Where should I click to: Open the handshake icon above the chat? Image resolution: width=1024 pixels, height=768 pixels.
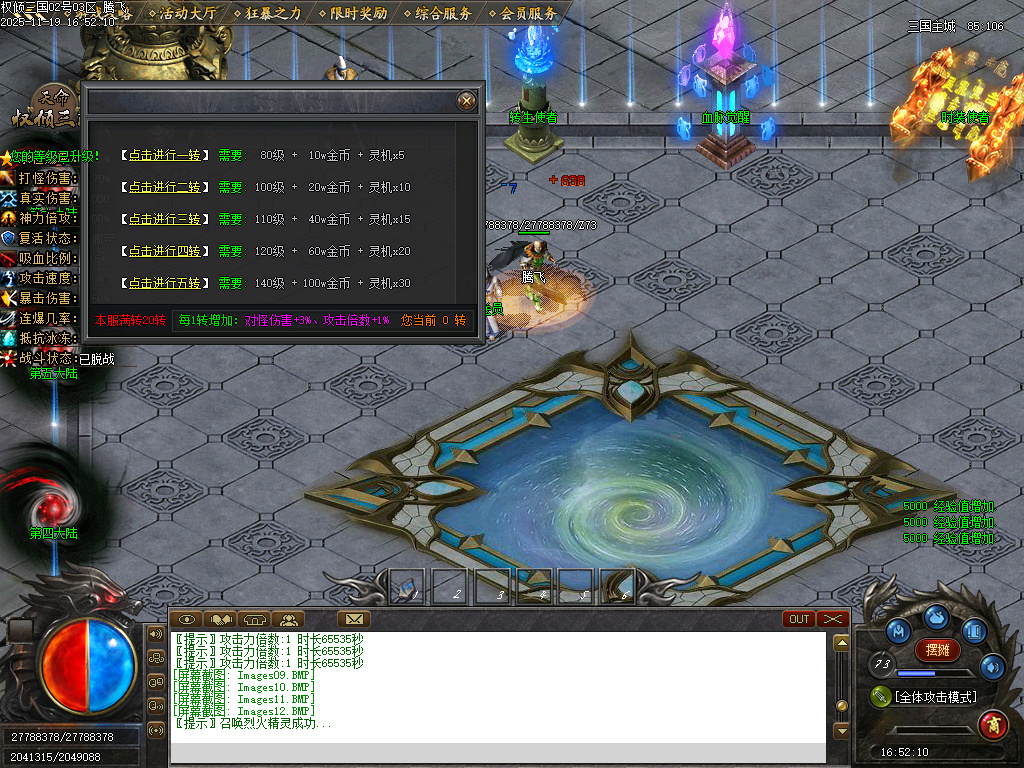click(221, 619)
